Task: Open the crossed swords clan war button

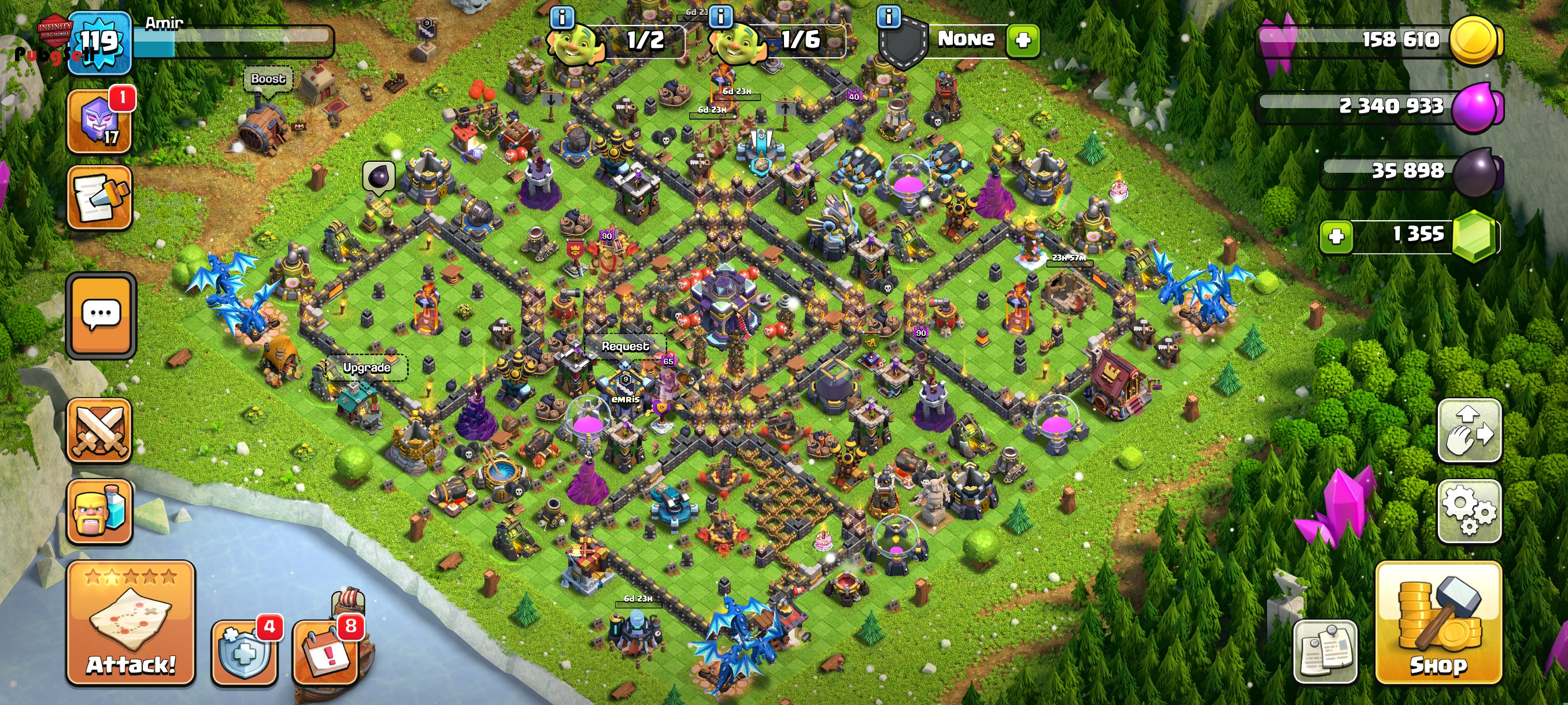Action: tap(100, 431)
